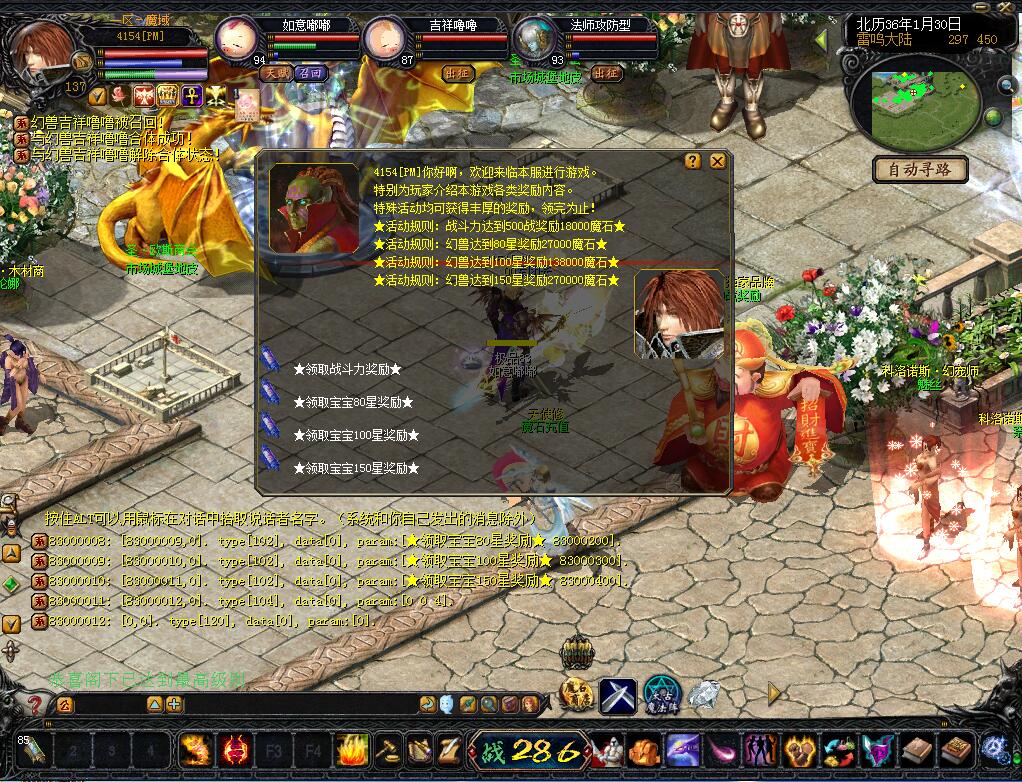The width and height of the screenshot is (1022, 782).
Task: Use the flame skill in the hotbar
Action: (x=353, y=748)
